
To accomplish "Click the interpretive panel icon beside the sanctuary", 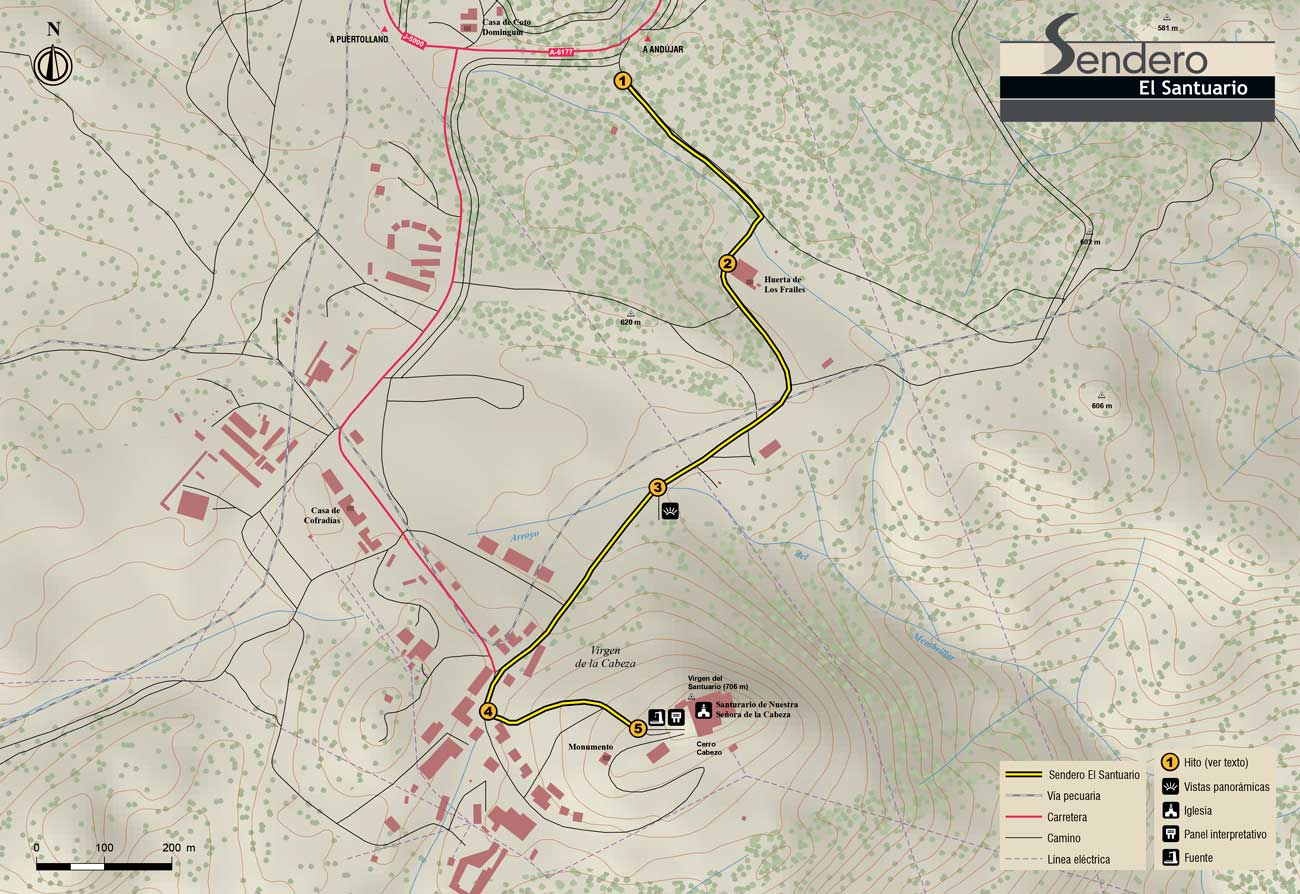I will tap(676, 717).
